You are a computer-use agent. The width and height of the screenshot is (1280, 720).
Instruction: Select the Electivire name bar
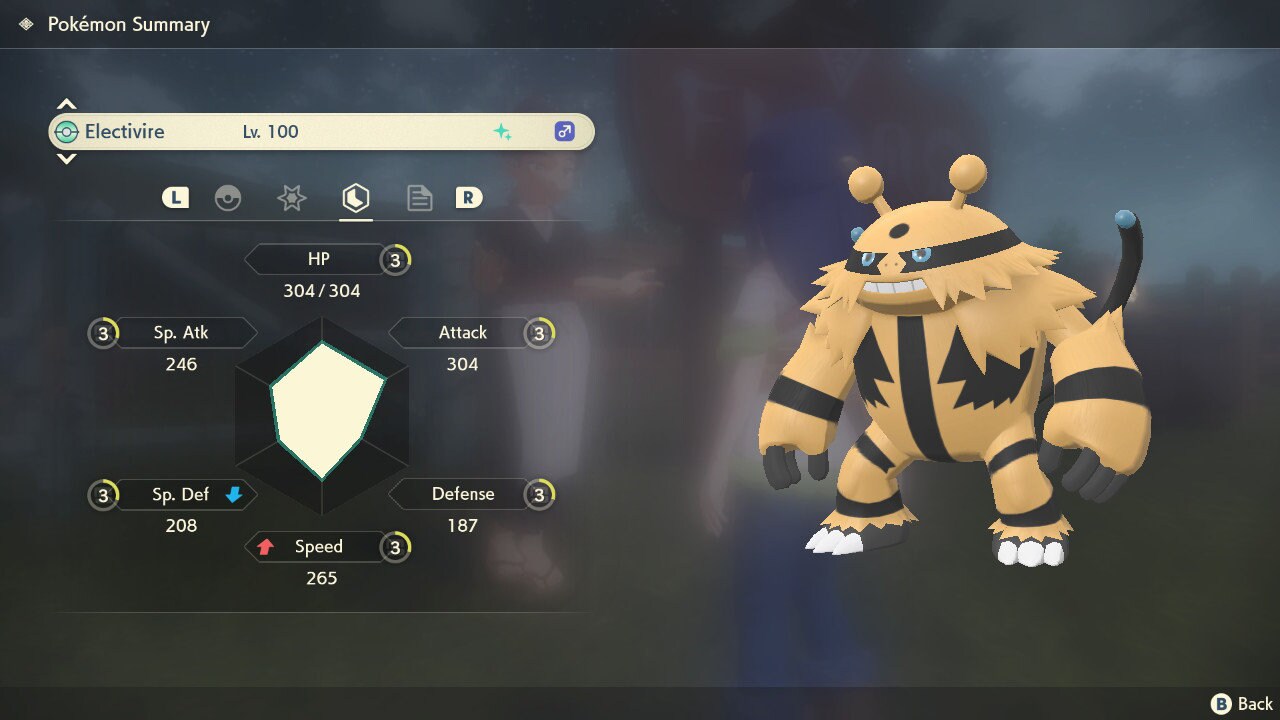click(320, 132)
